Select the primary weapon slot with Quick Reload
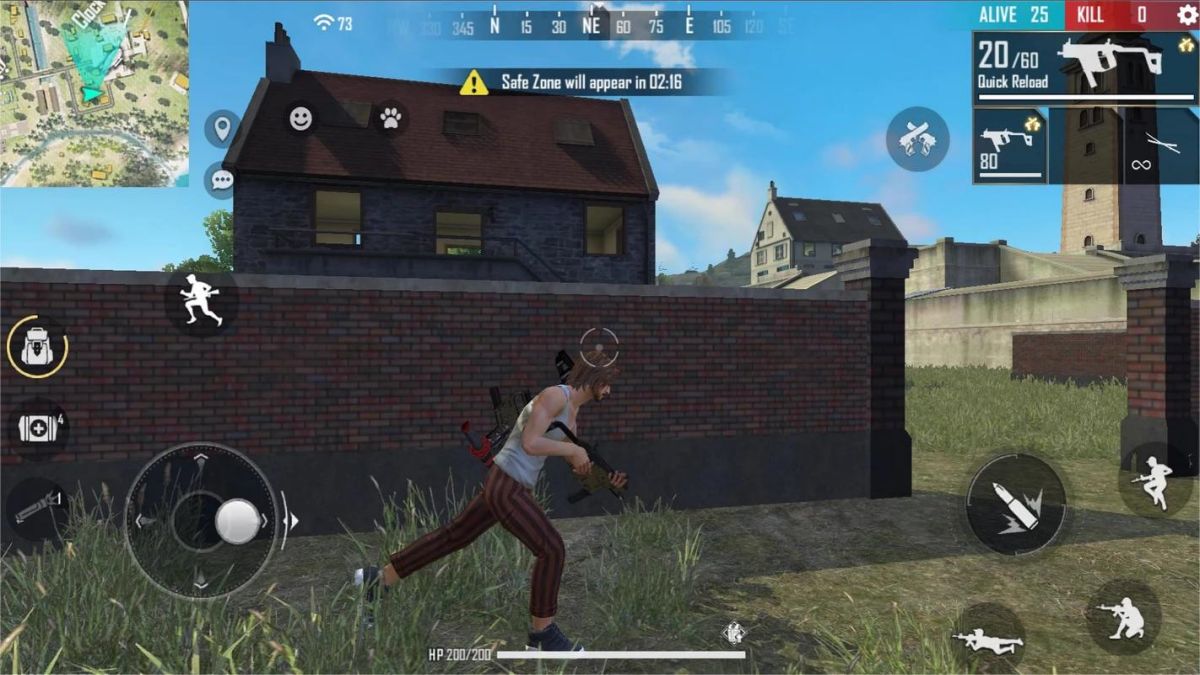1200x675 pixels. click(x=1085, y=67)
